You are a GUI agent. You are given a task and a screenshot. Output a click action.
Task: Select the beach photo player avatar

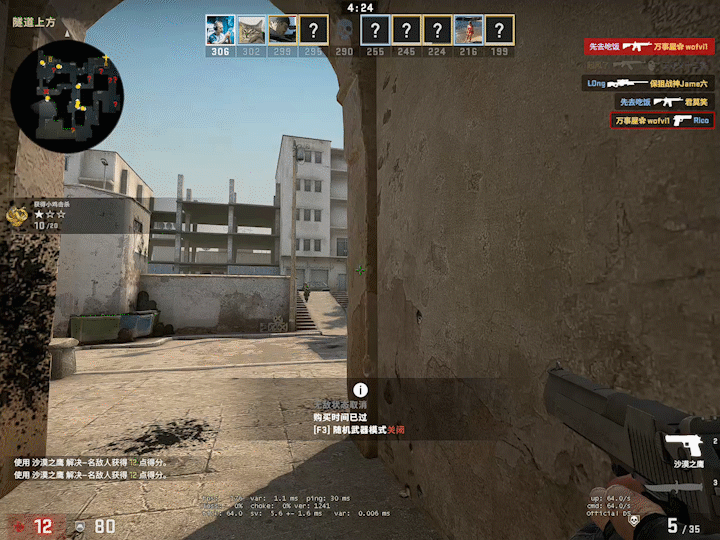(468, 29)
